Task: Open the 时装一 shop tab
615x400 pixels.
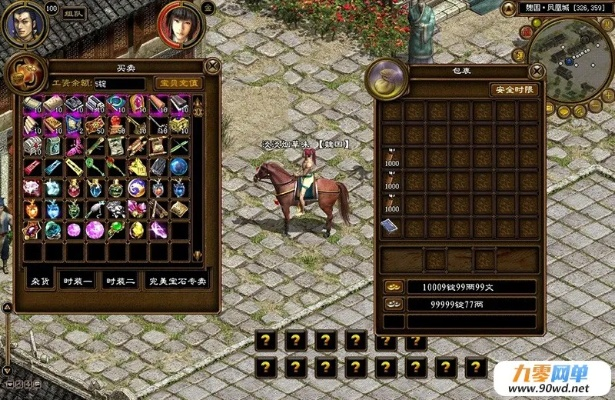Action: (x=77, y=282)
